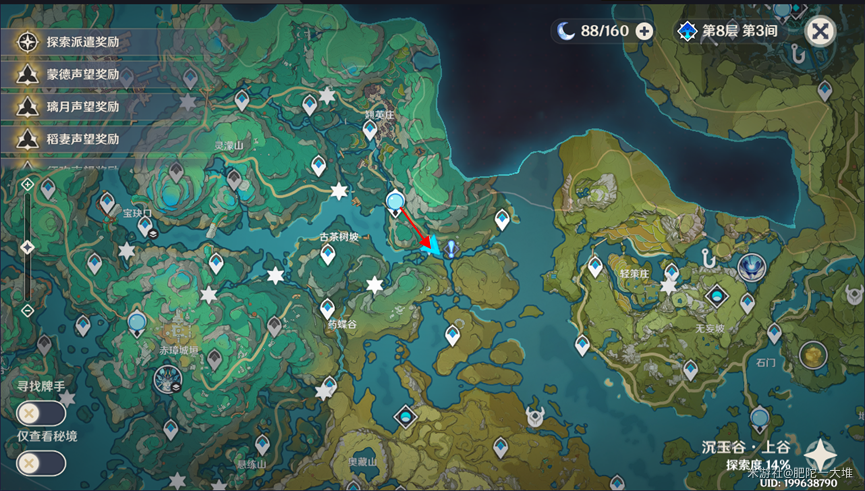This screenshot has width=865, height=491.
Task: Open 探索派遣奖励 expedition rewards entry
Action: (x=80, y=42)
